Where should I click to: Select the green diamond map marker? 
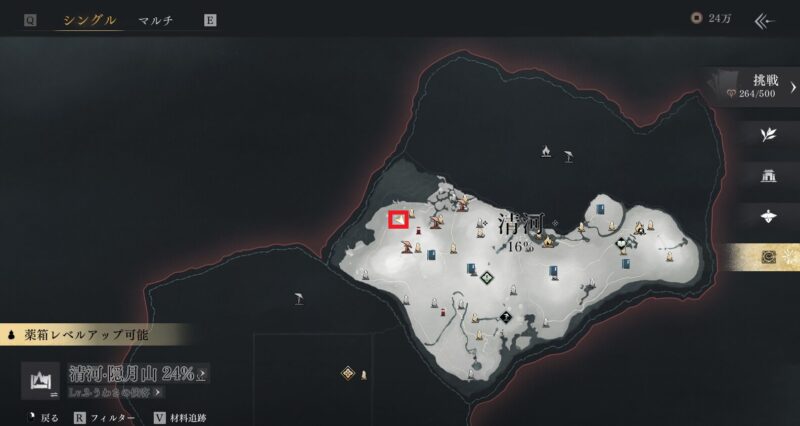point(487,277)
